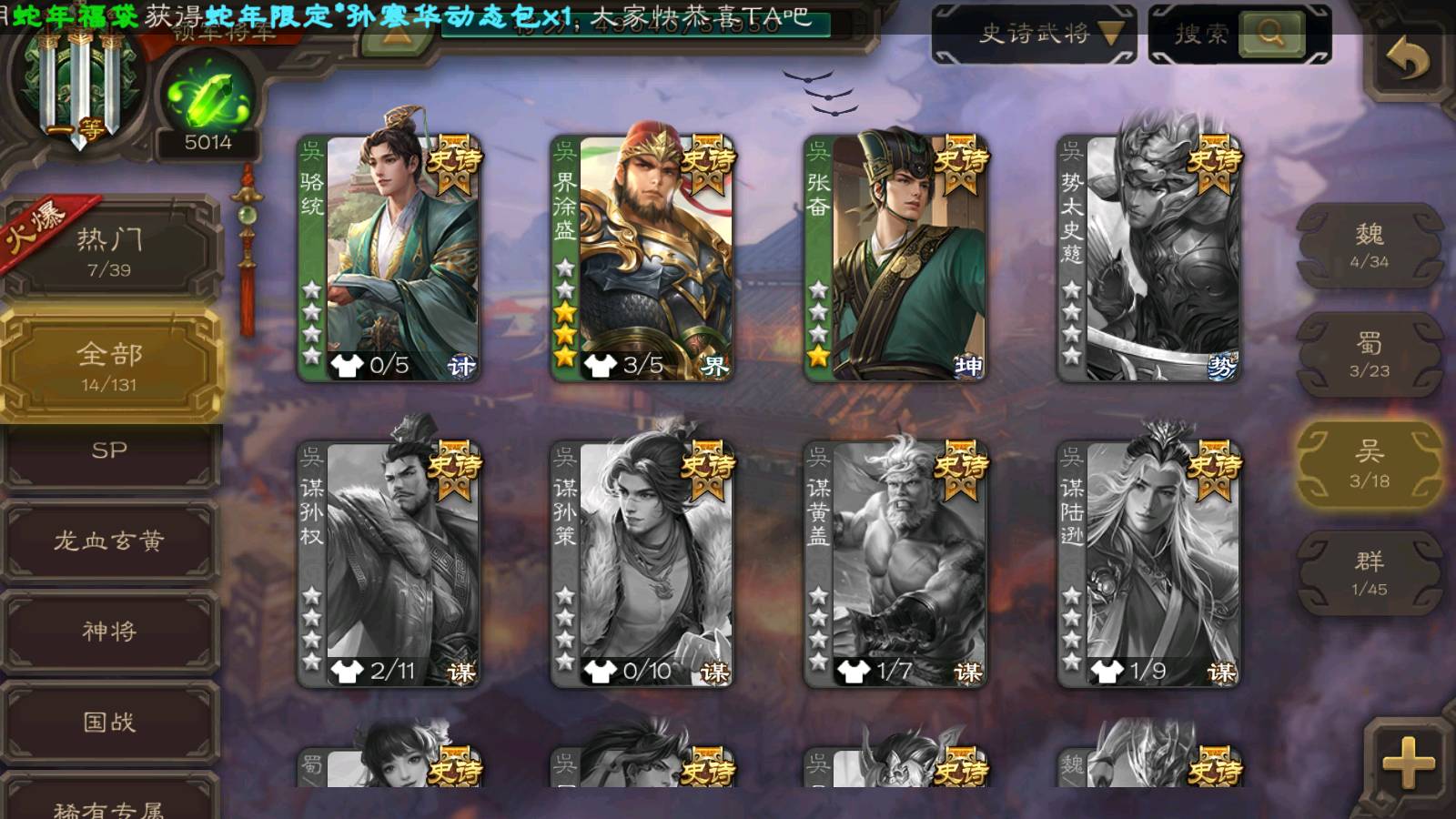Select the 骆统 general card

389,258
